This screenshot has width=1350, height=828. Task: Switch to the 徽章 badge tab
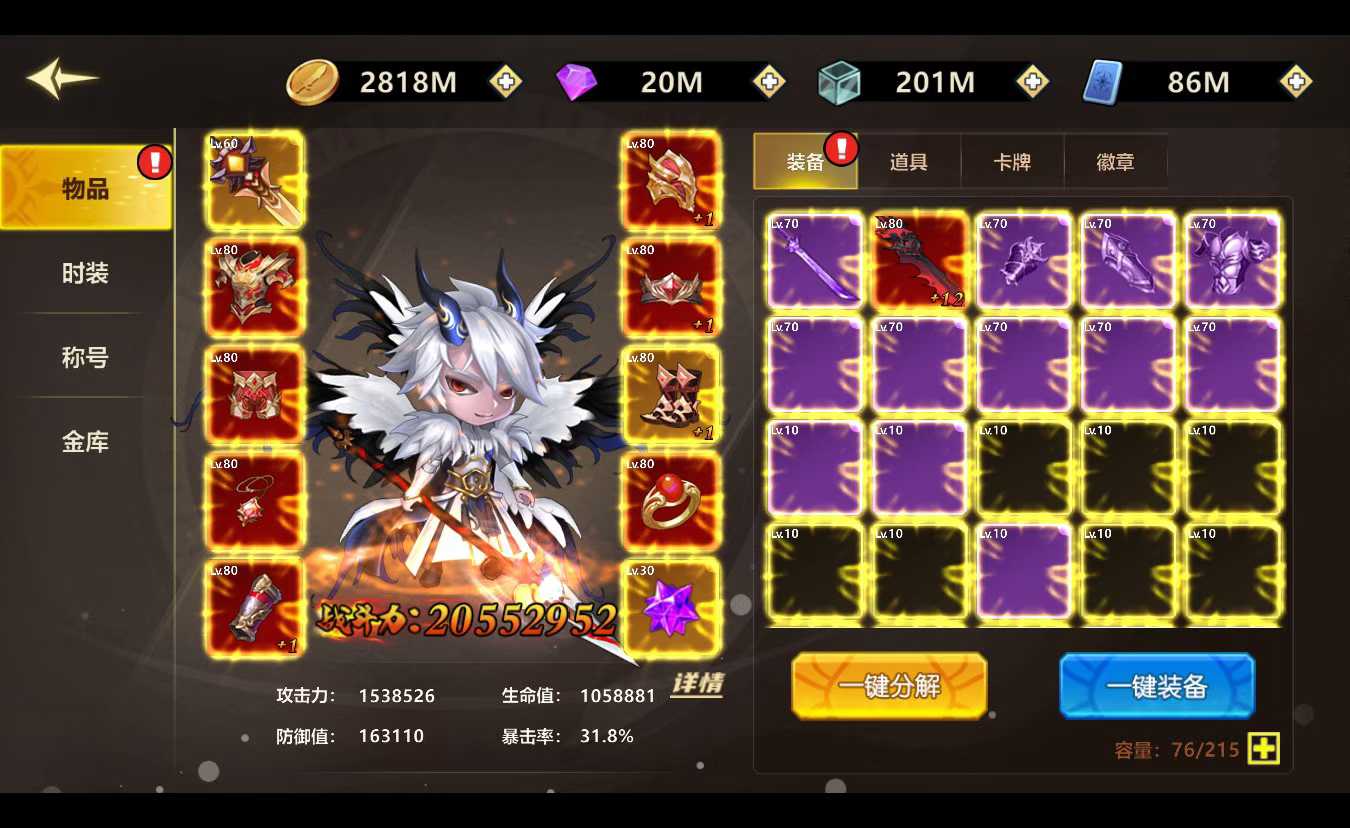(1117, 161)
